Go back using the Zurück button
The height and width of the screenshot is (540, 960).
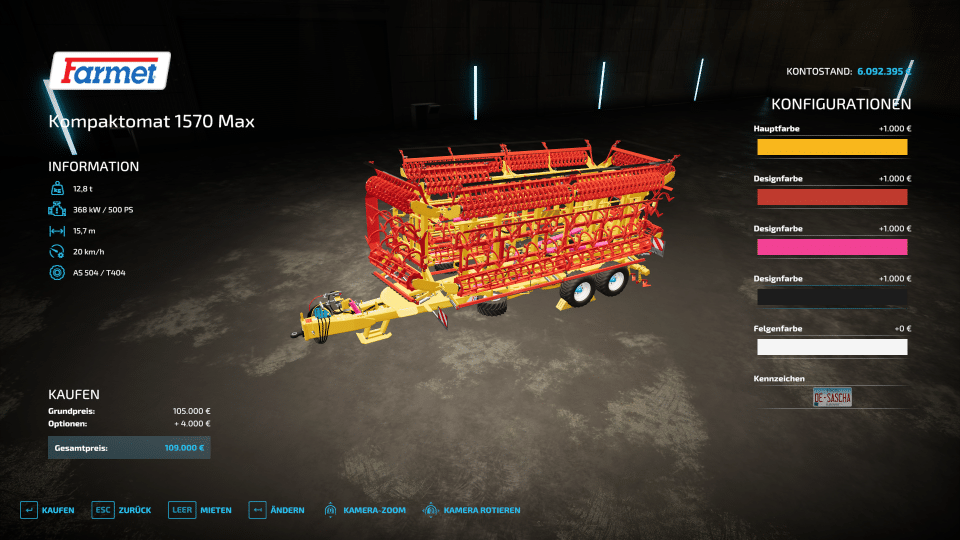click(x=121, y=510)
